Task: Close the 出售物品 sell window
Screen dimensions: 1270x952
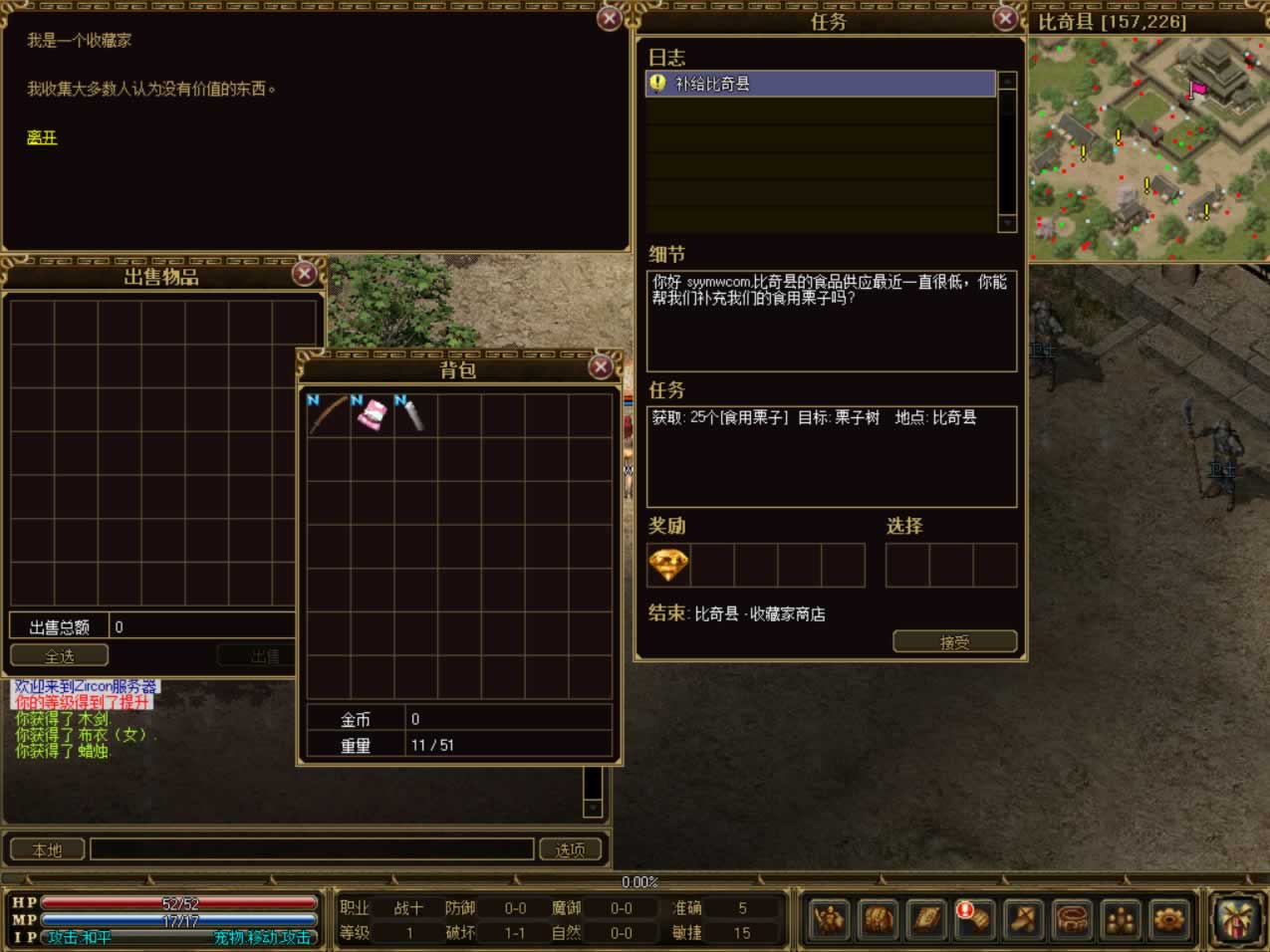Action: coord(305,273)
